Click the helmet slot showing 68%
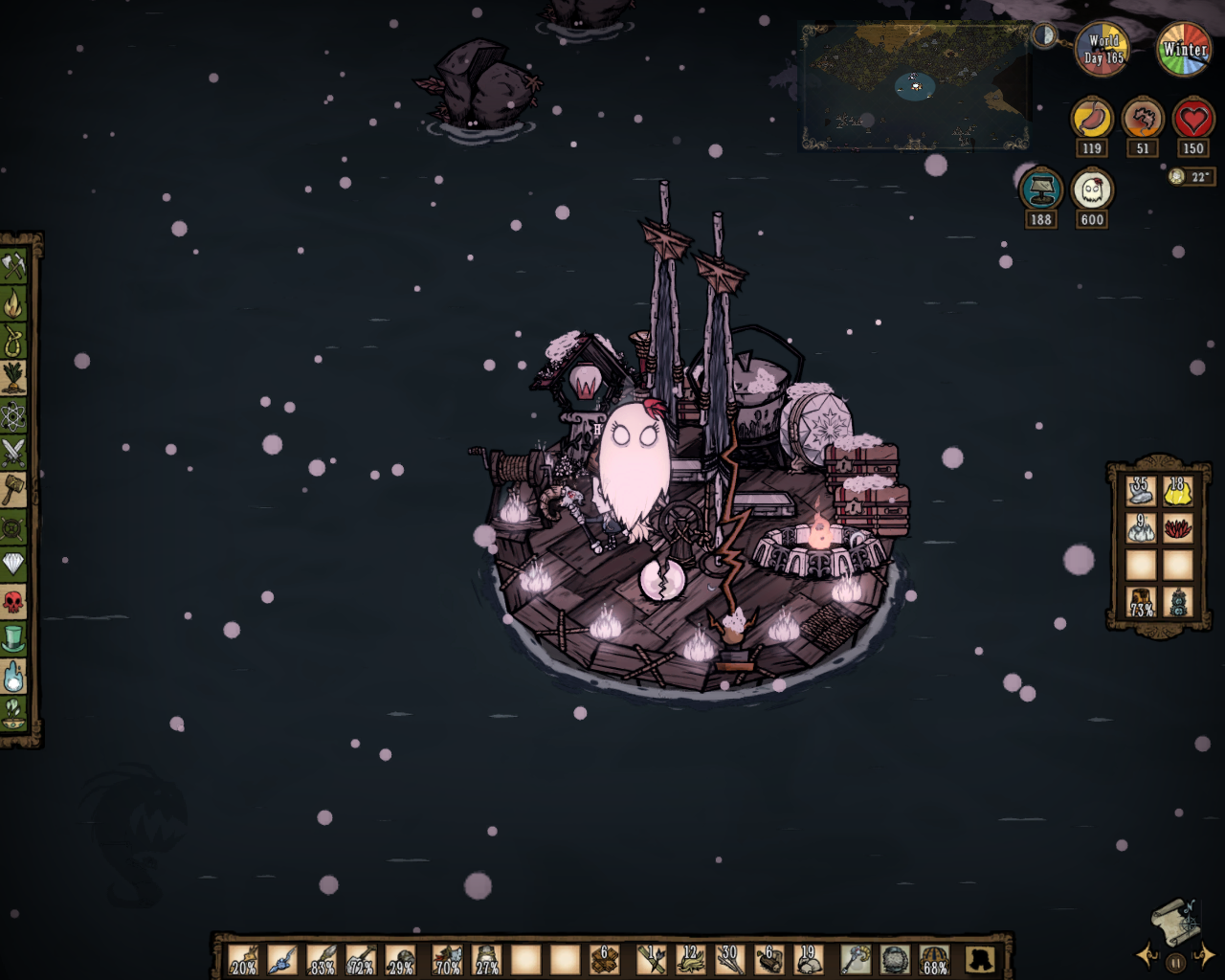This screenshot has height=980, width=1225. [x=934, y=958]
